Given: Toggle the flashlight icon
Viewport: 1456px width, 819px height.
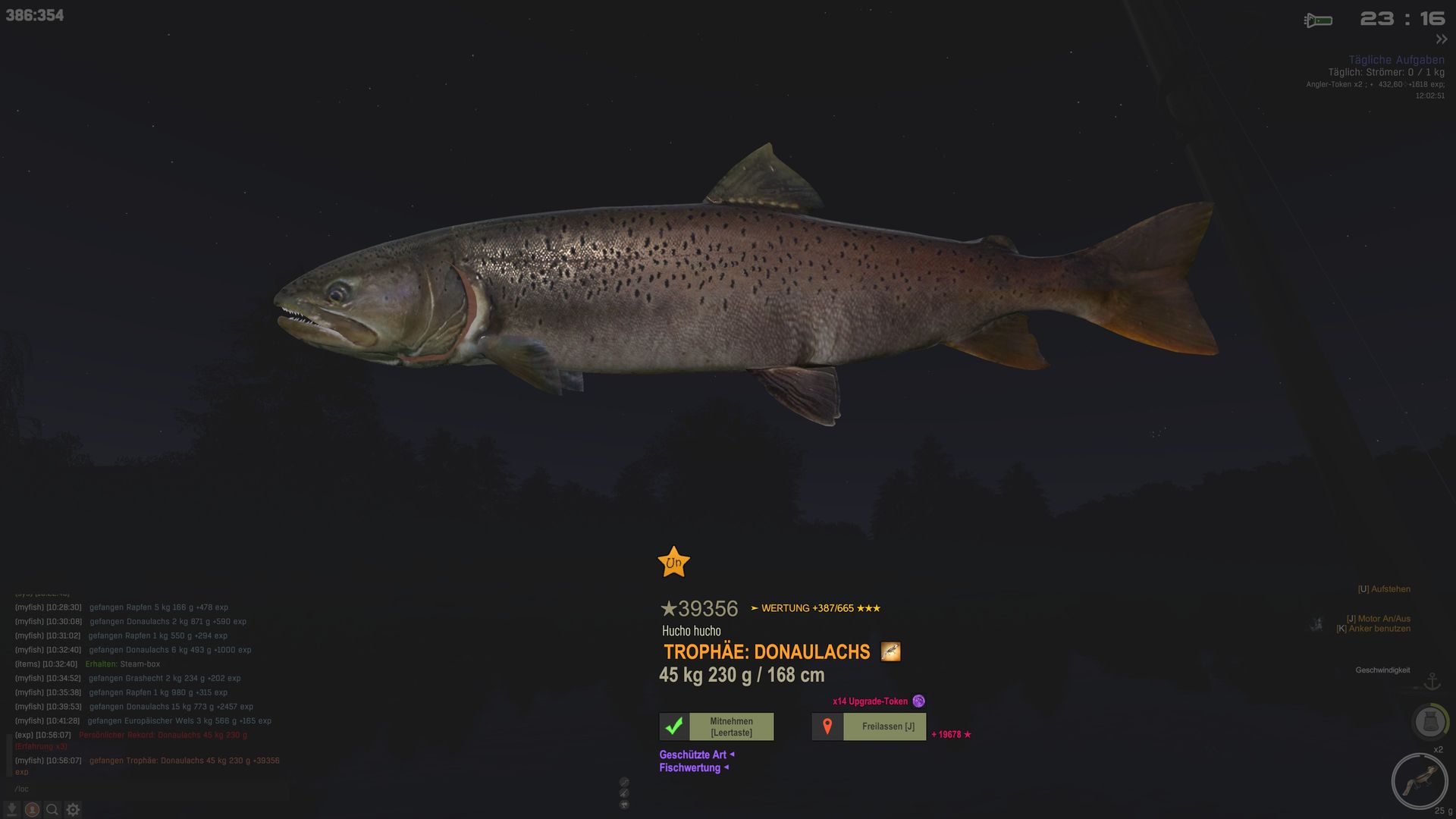Looking at the screenshot, I should pyautogui.click(x=1318, y=20).
